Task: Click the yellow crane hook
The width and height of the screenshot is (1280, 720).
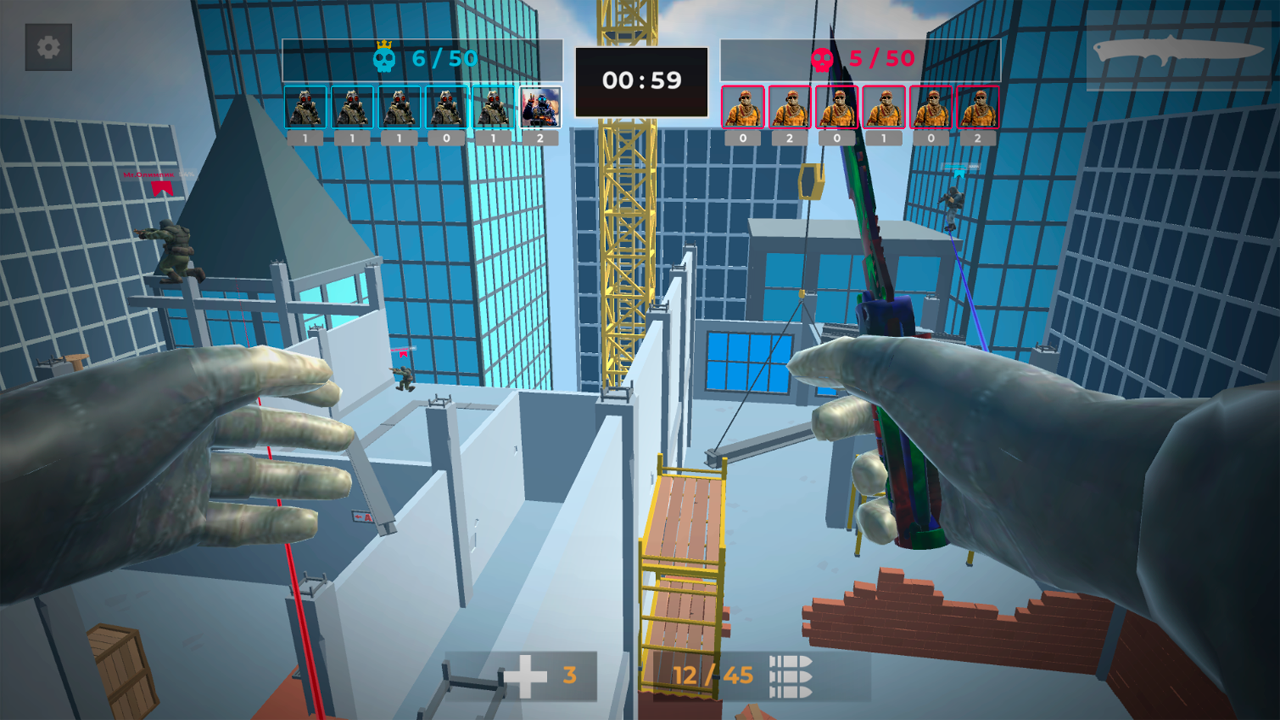Action: (x=810, y=182)
